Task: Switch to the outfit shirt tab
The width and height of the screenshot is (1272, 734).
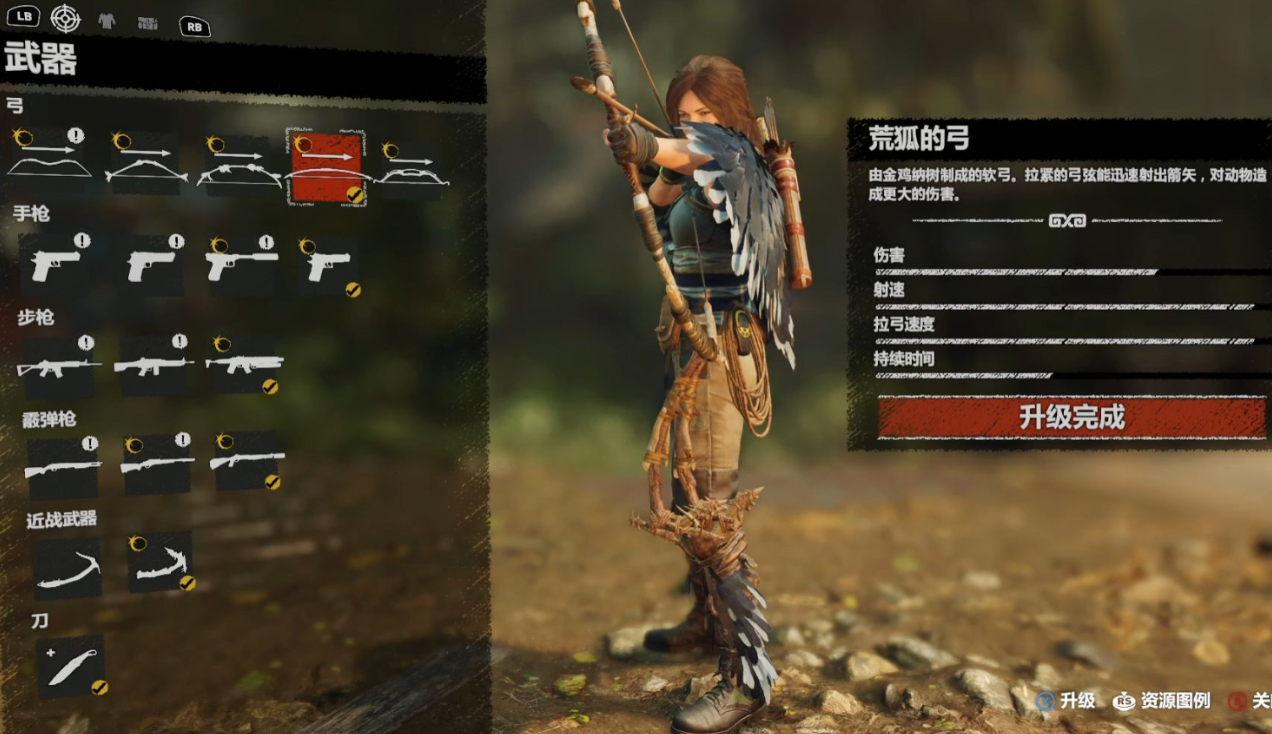Action: point(107,20)
